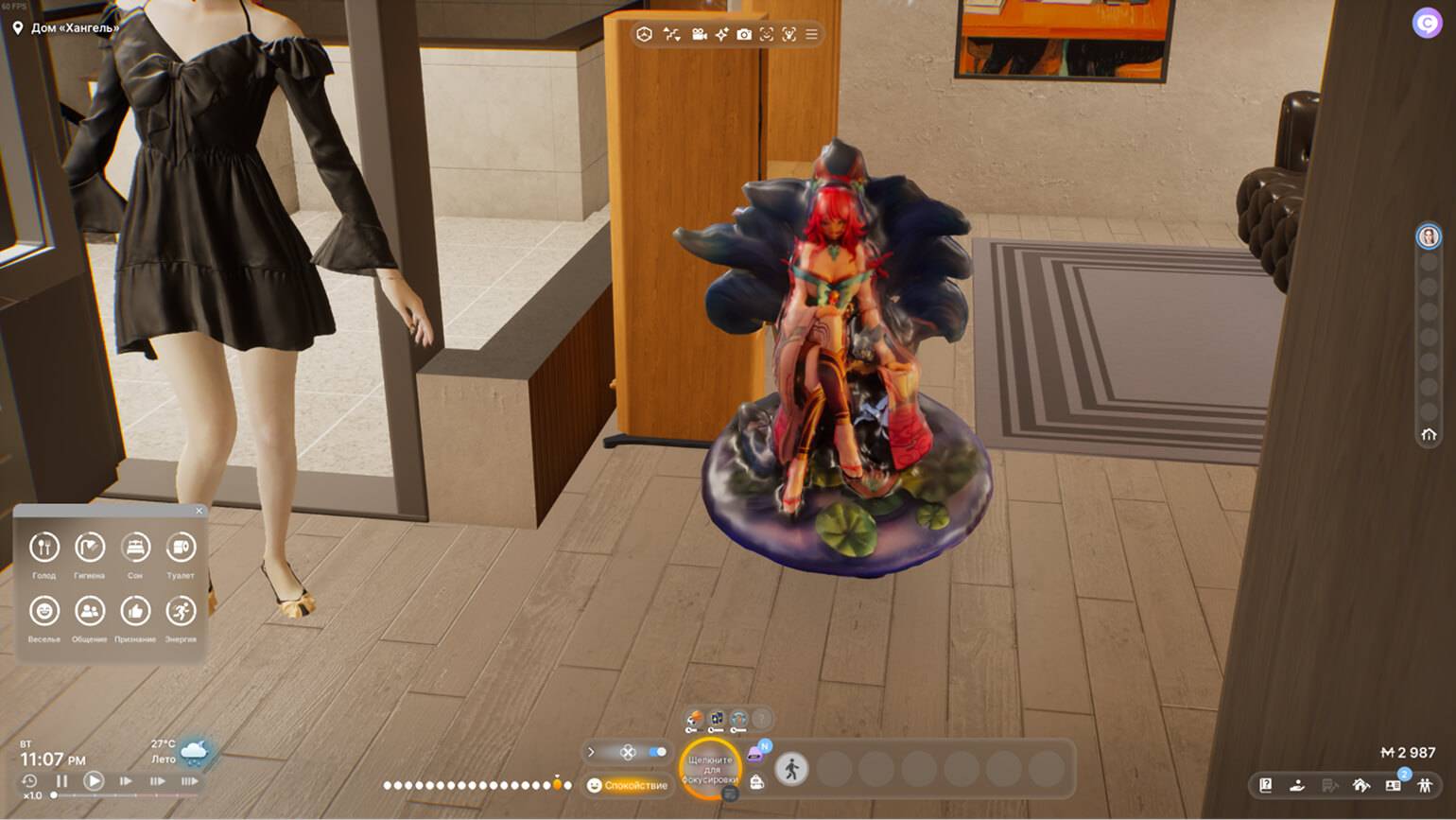Select the Голод (hunger) need icon

click(44, 548)
